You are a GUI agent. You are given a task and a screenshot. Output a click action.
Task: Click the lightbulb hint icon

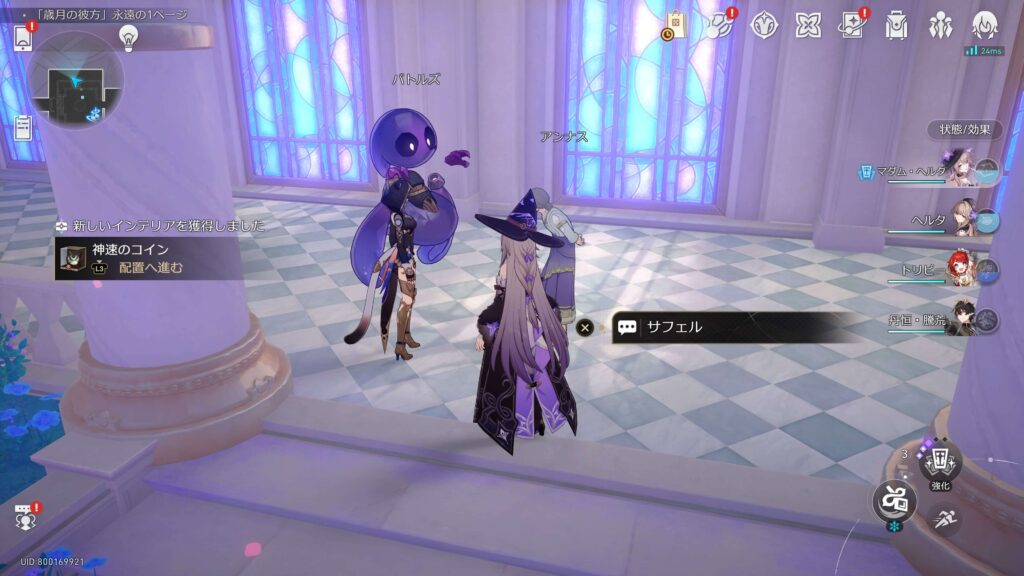click(x=128, y=37)
